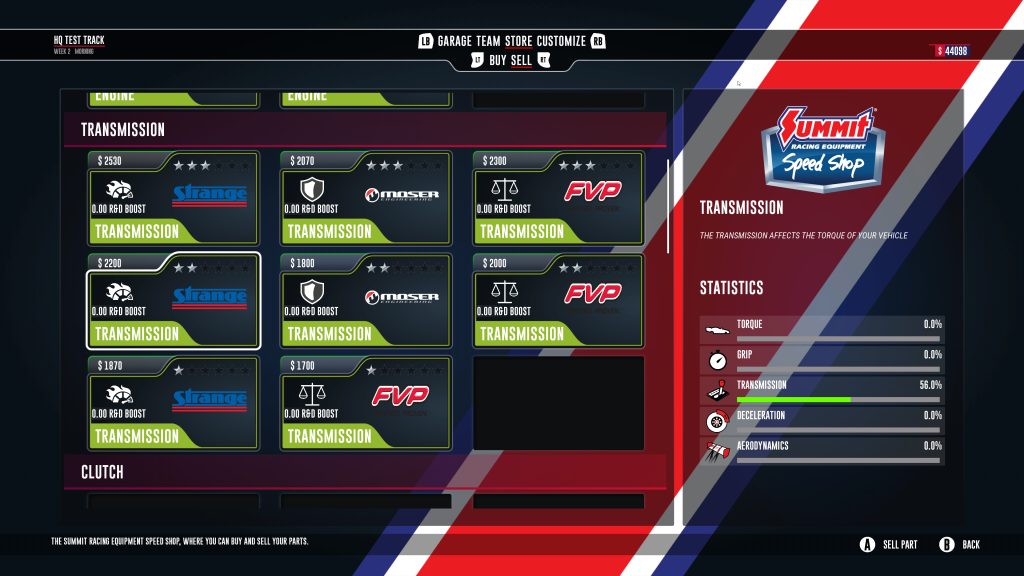Choose the Sell sub-tab
Screen dimensions: 1024x576
522,61
